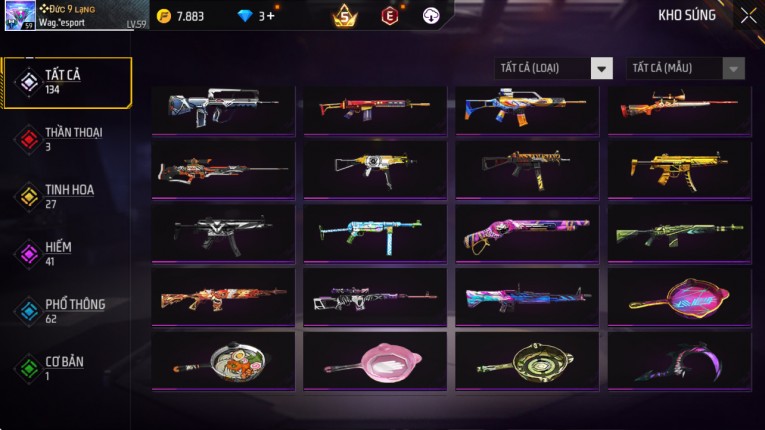Select the golden MP5 skin
The width and height of the screenshot is (765, 430).
[679, 169]
